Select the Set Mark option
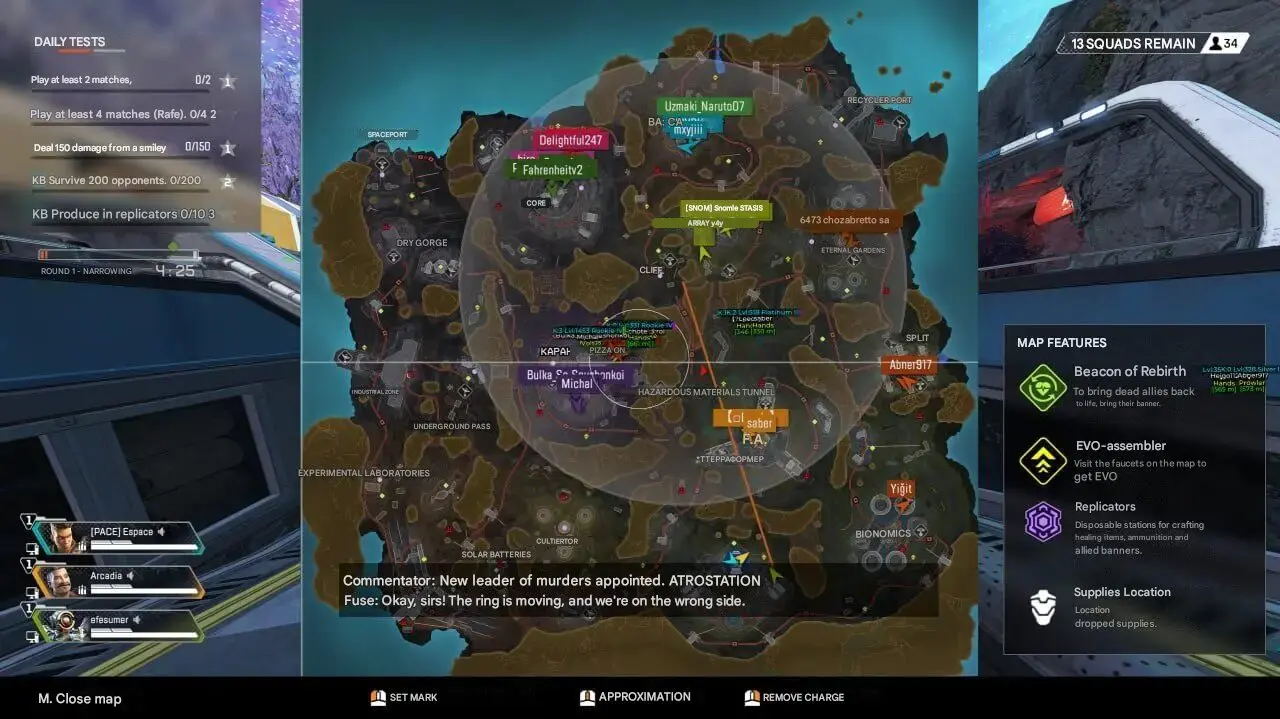1280x719 pixels. (x=404, y=697)
